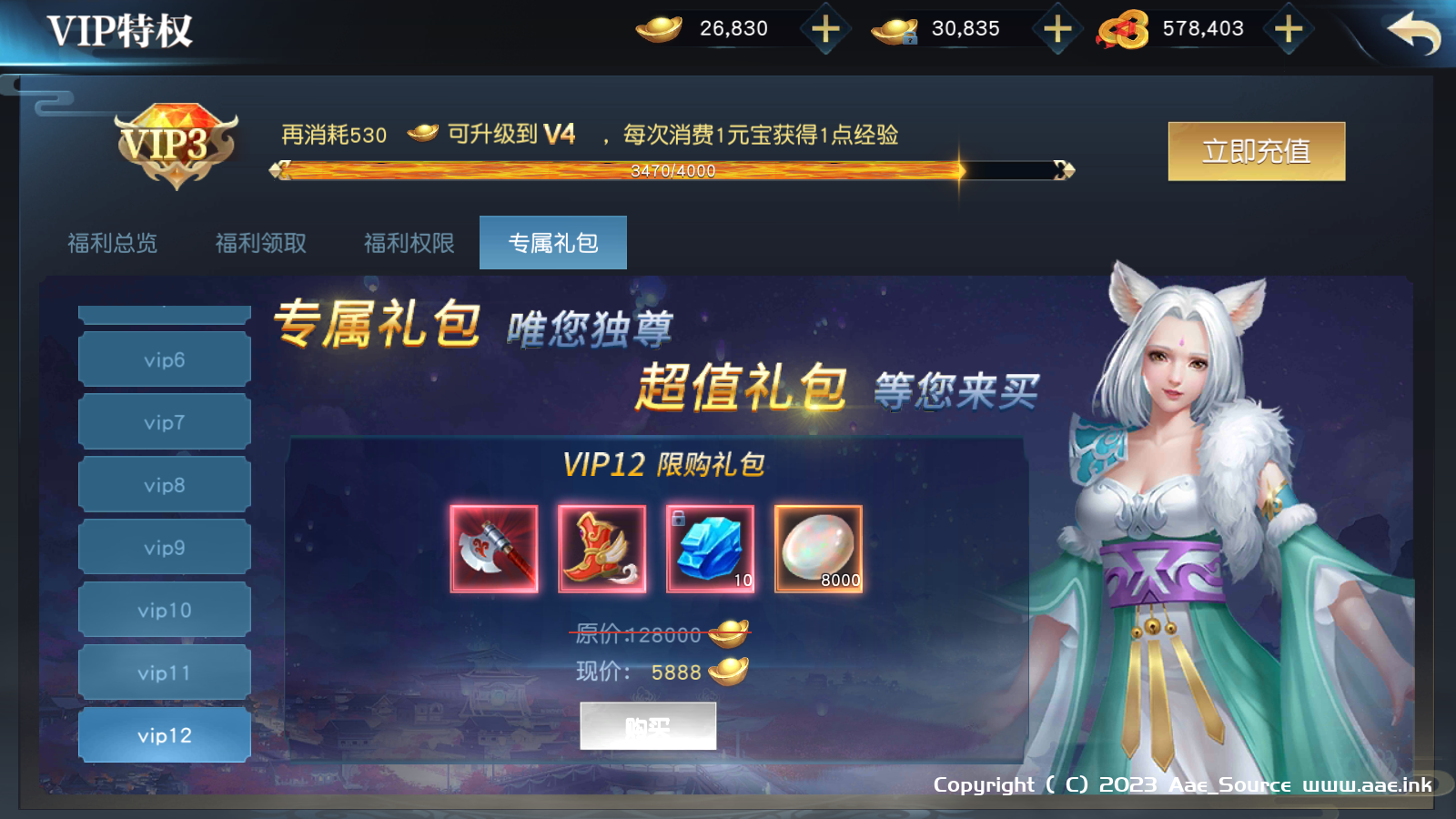Switch to the 福利领取 tab
Viewport: 1456px width, 819px height.
[x=261, y=243]
